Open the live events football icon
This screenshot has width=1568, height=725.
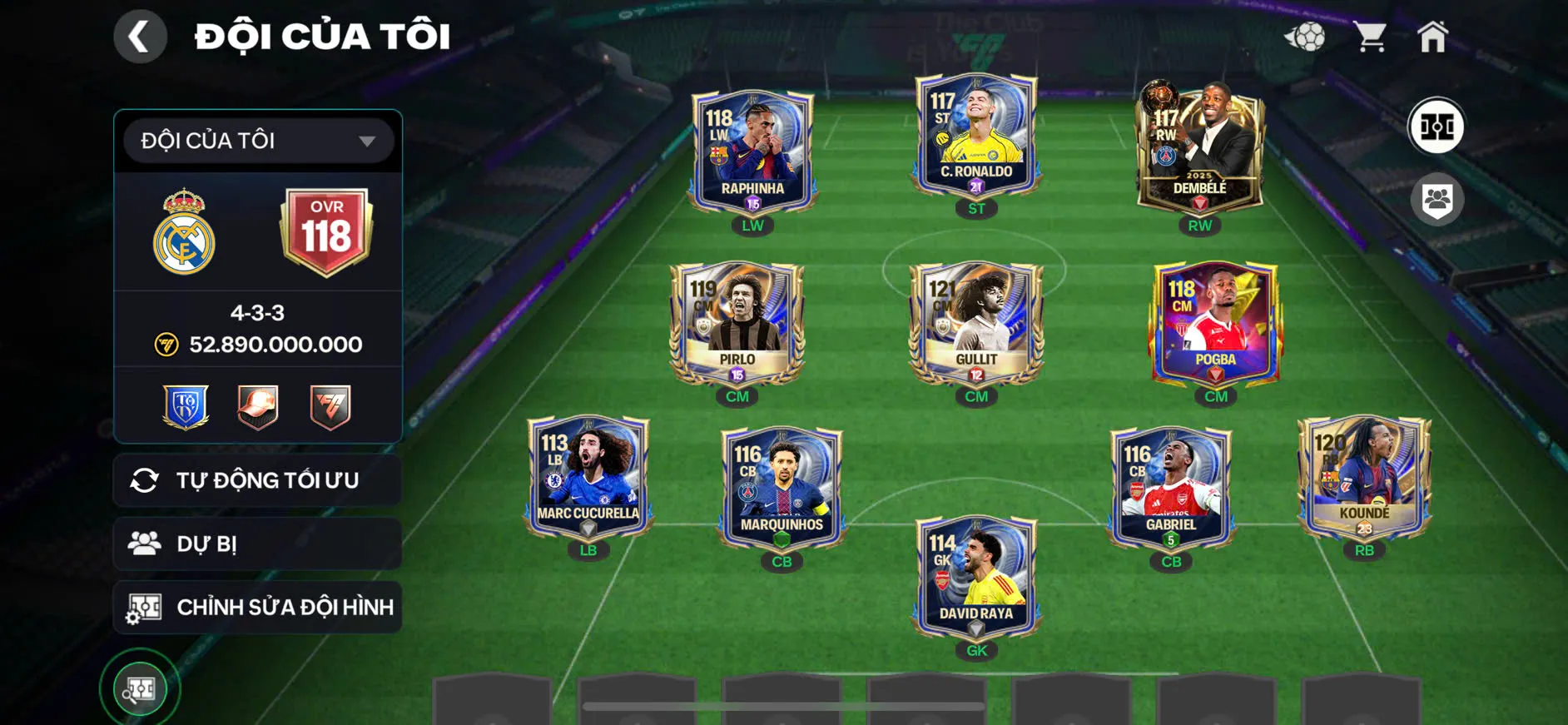click(1308, 37)
